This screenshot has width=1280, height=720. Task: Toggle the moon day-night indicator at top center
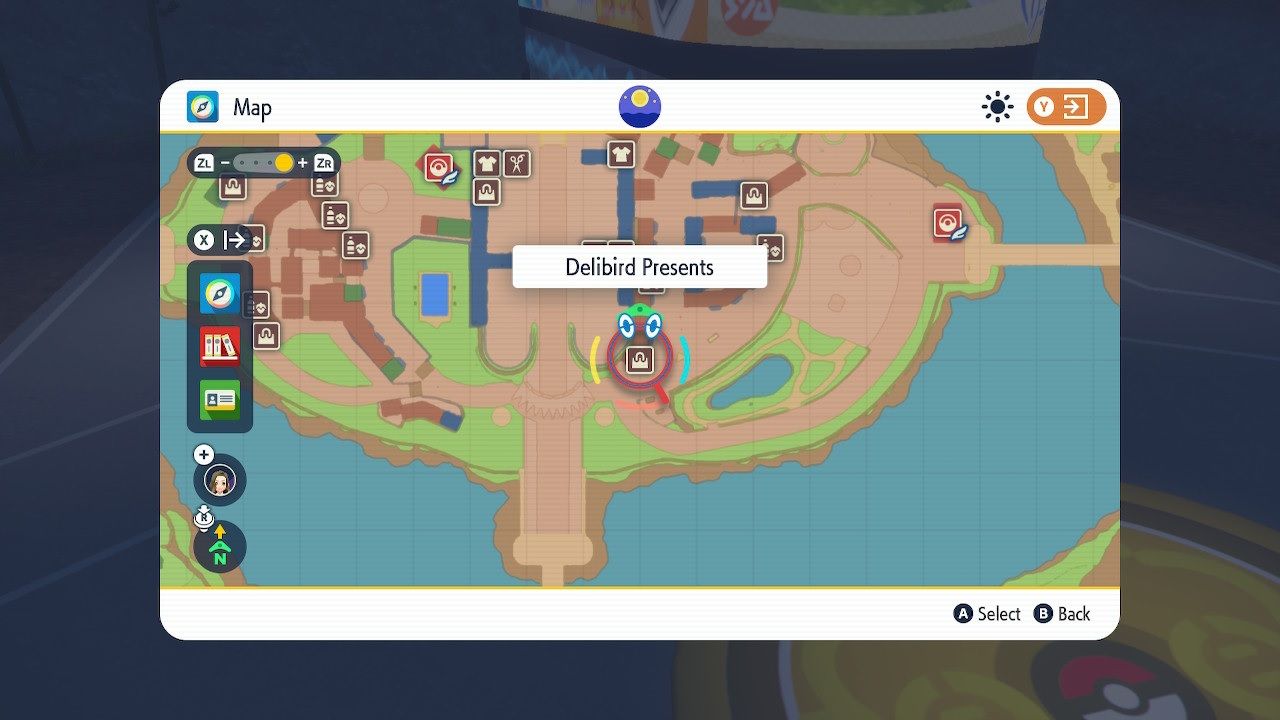pyautogui.click(x=639, y=106)
